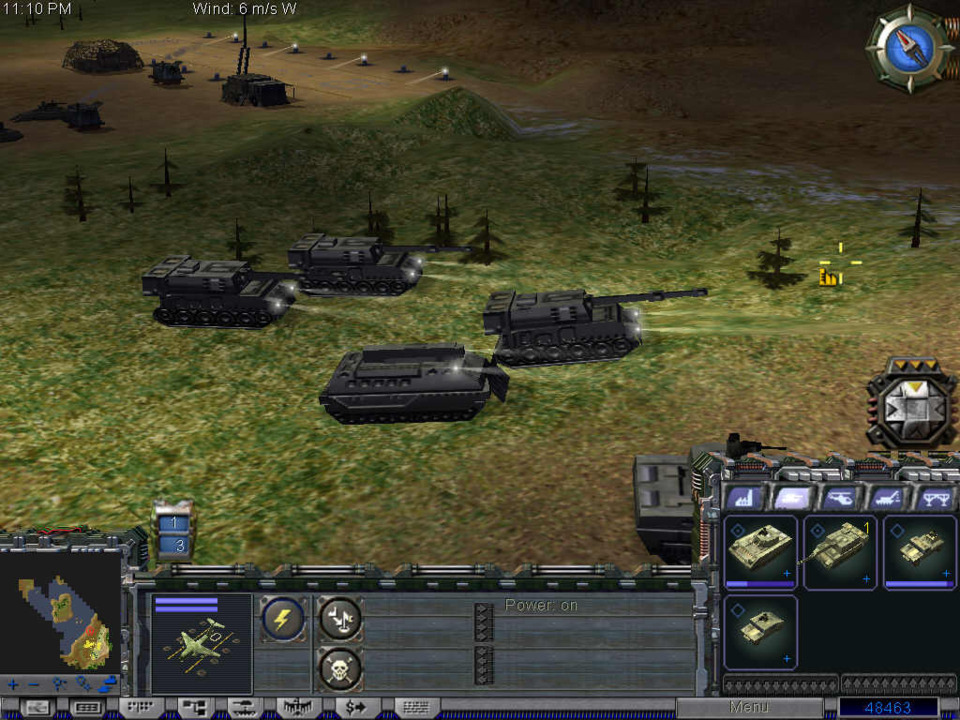Viewport: 960px width, 720px height.
Task: Toggle power with the lightning bolt button
Action: coord(283,620)
